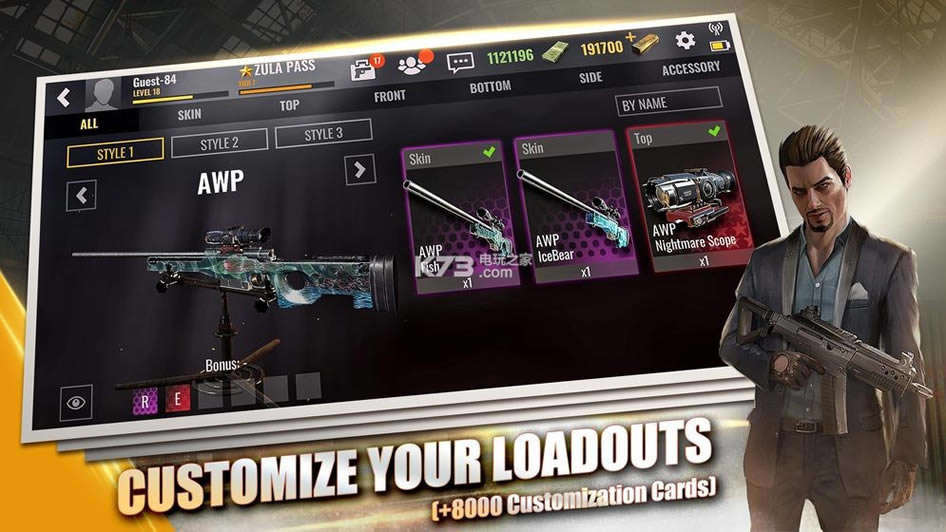
Task: Open the SKIN category tab
Action: click(189, 114)
